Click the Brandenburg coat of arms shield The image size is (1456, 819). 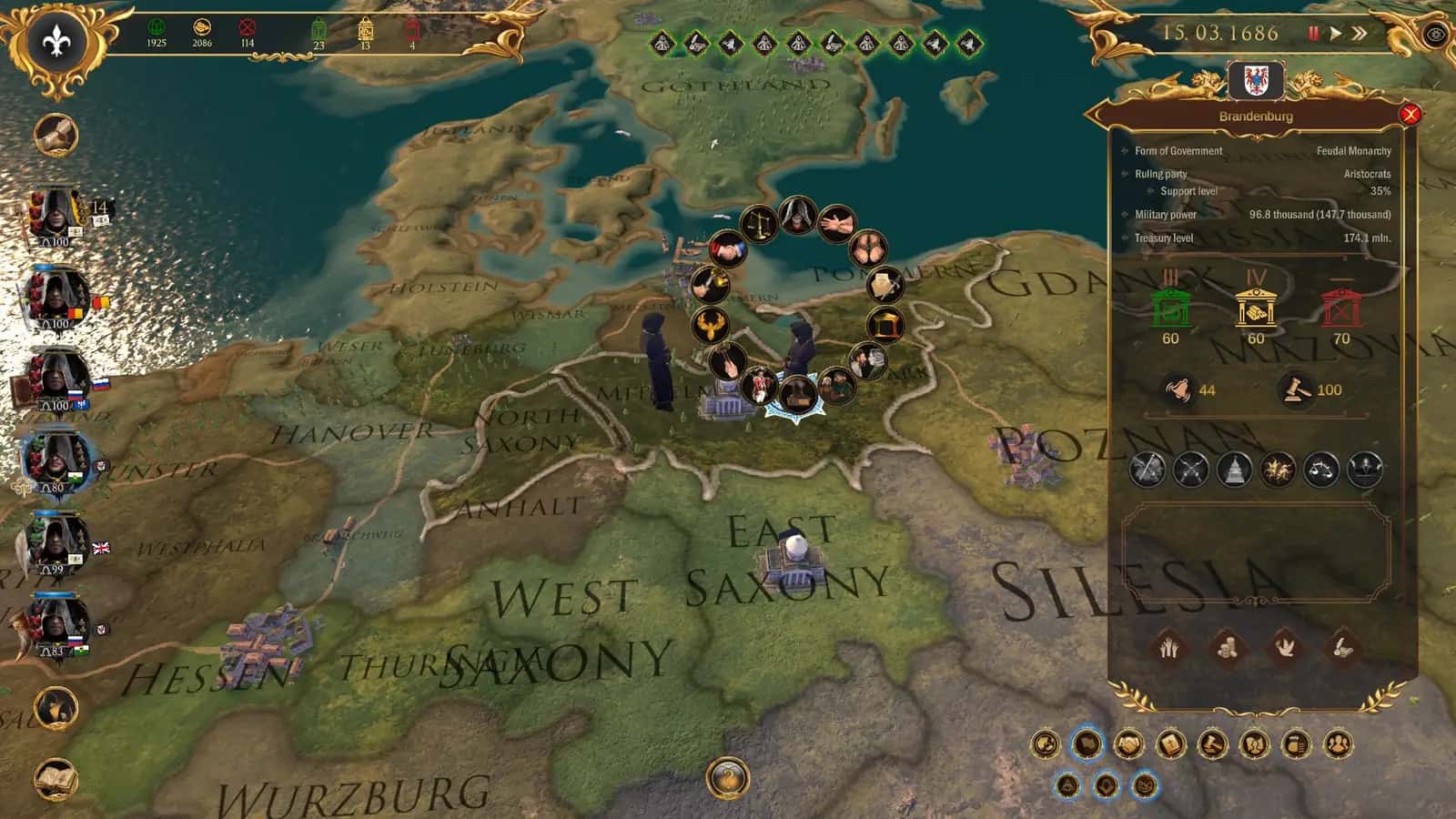pyautogui.click(x=1256, y=82)
